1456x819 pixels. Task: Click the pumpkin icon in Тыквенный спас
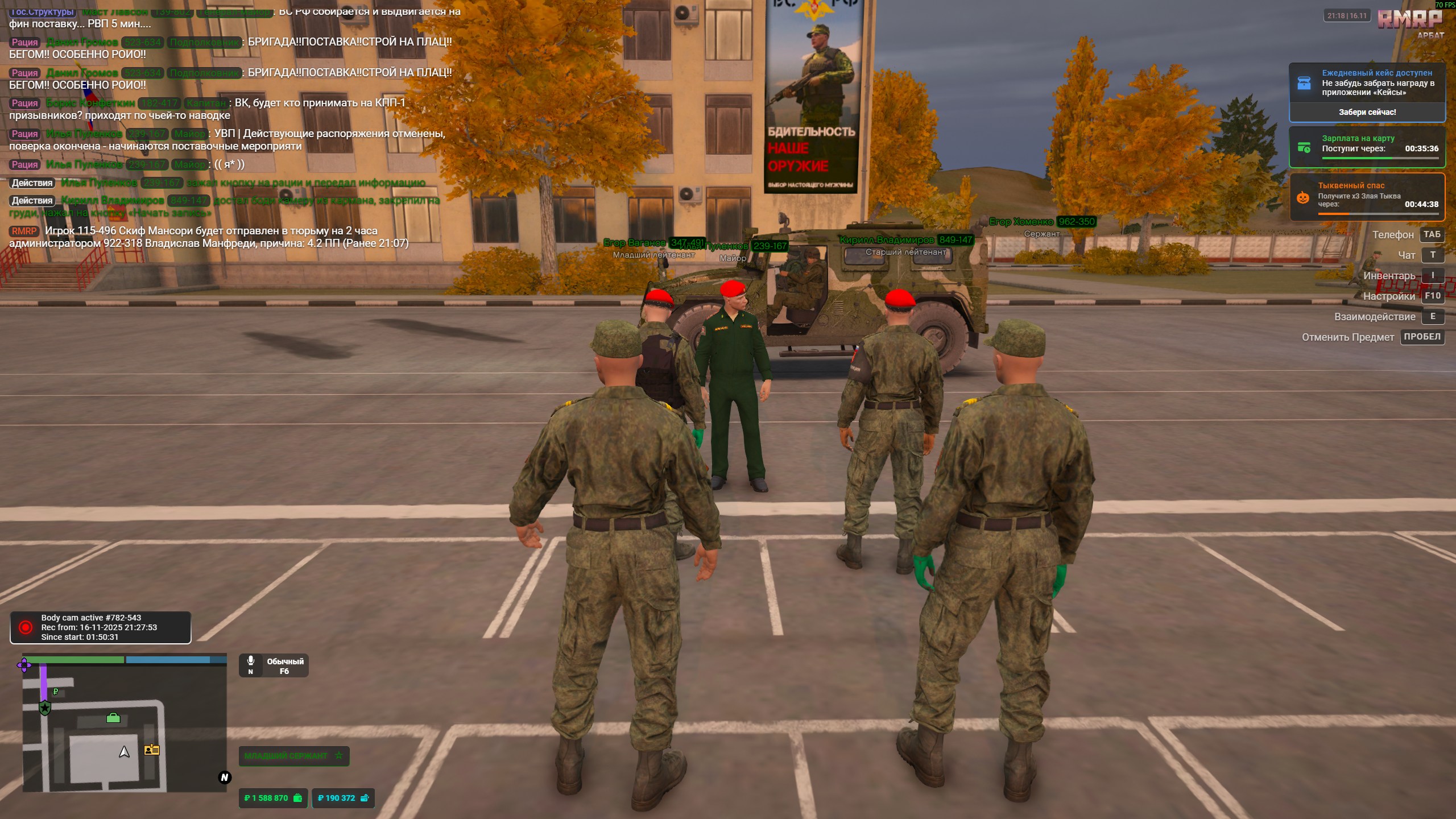(x=1303, y=197)
